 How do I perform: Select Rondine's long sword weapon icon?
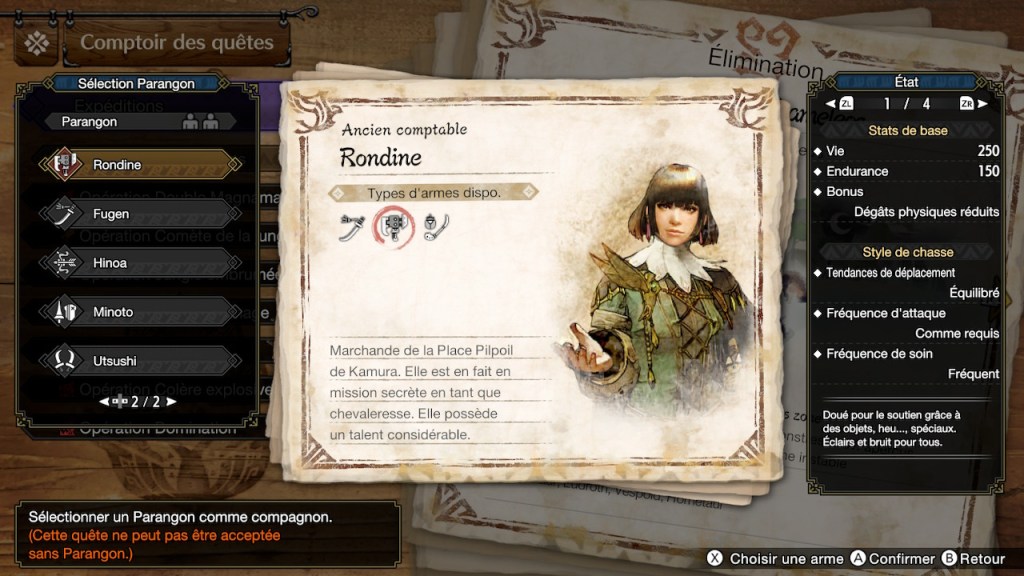[350, 228]
